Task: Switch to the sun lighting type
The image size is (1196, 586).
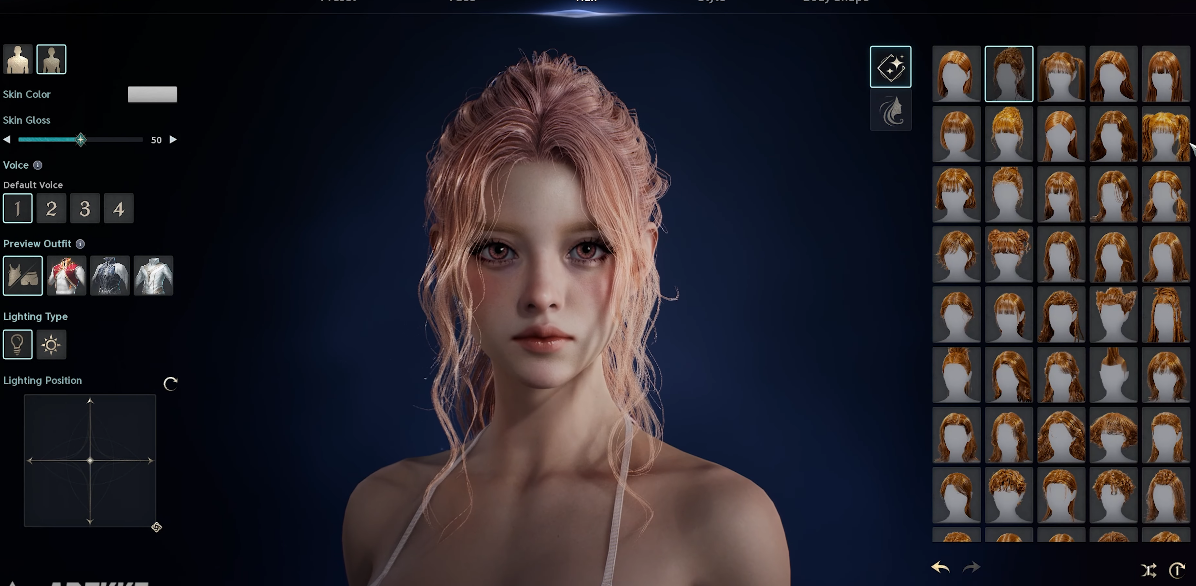Action: point(51,345)
